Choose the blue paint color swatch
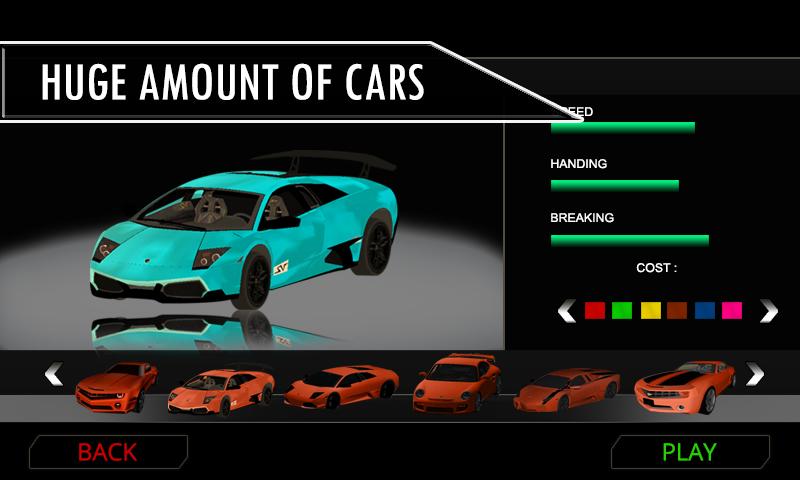The image size is (800, 480). (x=705, y=311)
